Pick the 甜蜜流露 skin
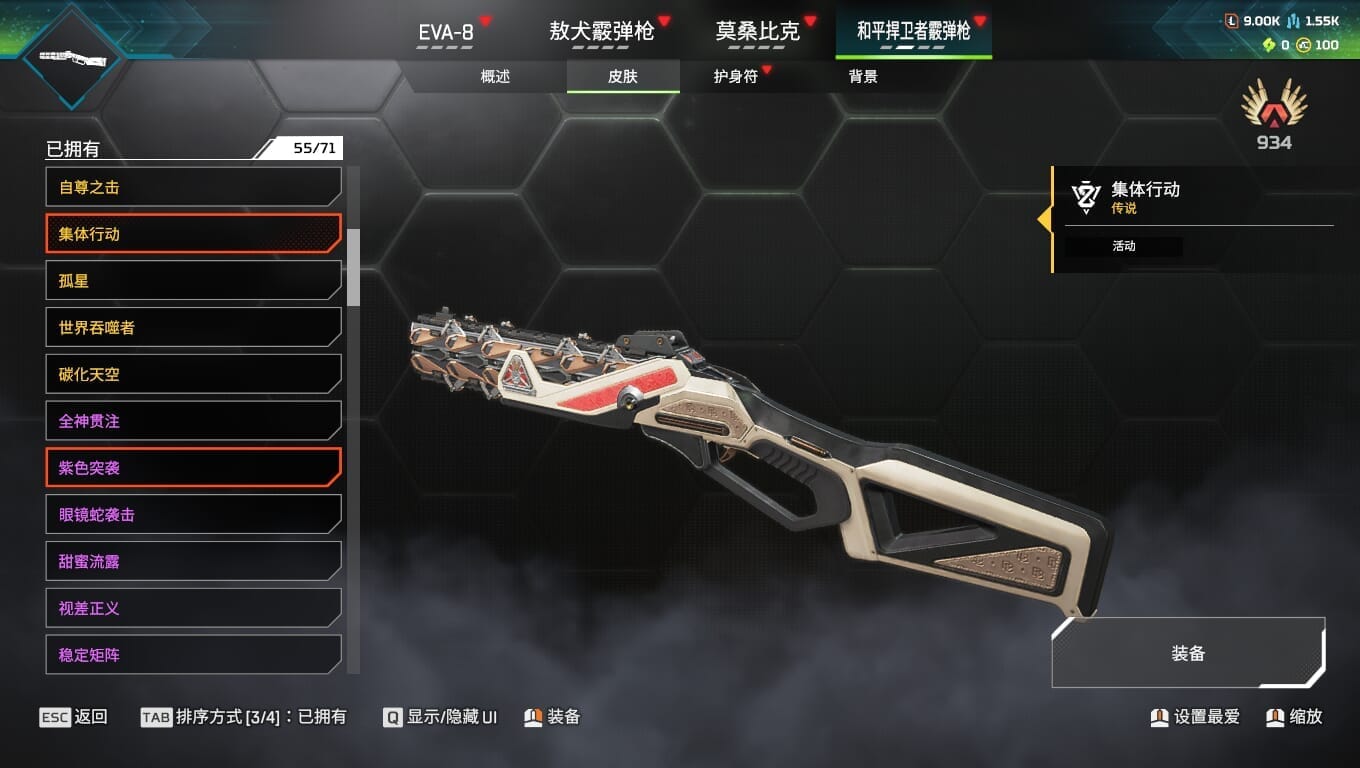Screen dimensions: 1360x768 click(x=193, y=561)
